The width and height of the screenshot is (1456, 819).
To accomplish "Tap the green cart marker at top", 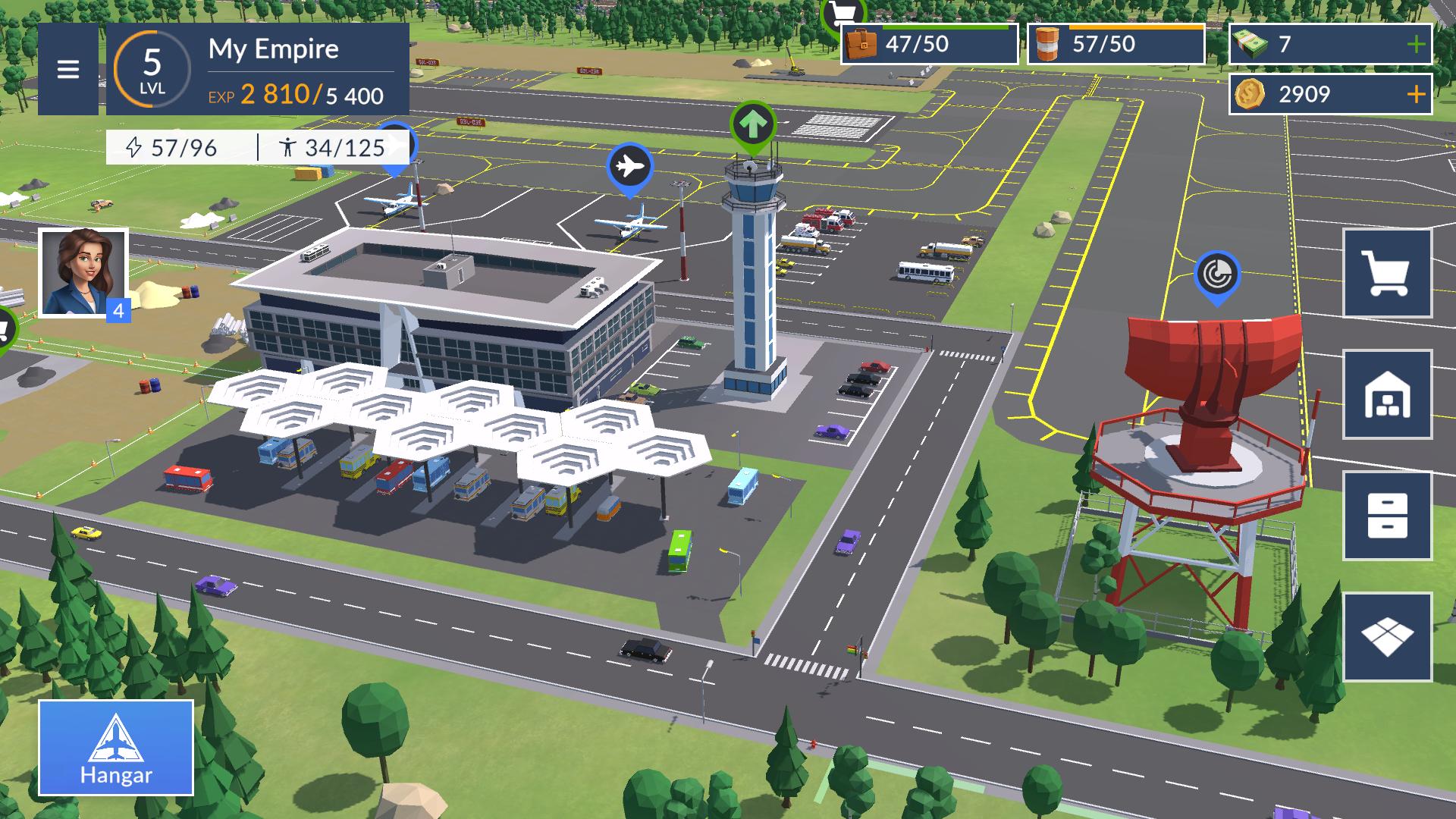I will click(843, 12).
